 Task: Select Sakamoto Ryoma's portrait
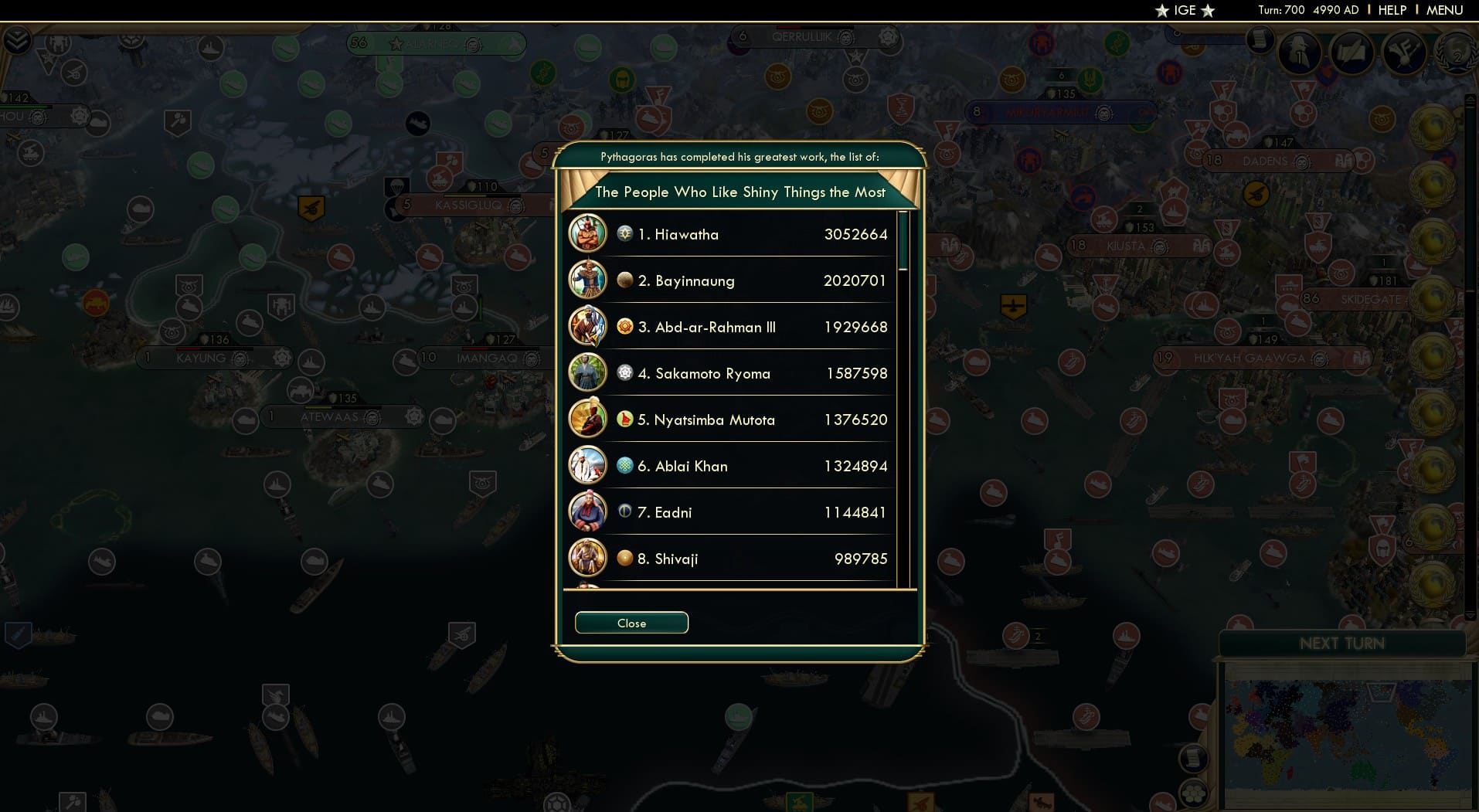588,372
